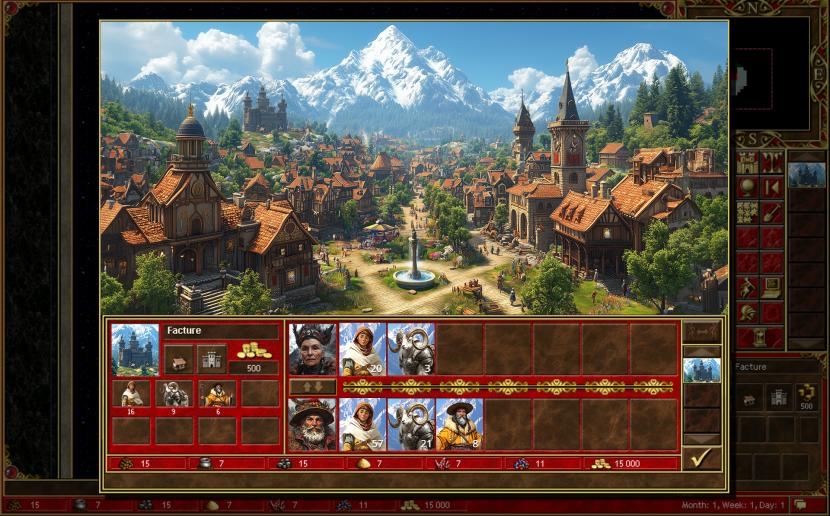This screenshot has width=830, height=516.
Task: Select the highlighted town in the town list
Action: click(x=701, y=370)
